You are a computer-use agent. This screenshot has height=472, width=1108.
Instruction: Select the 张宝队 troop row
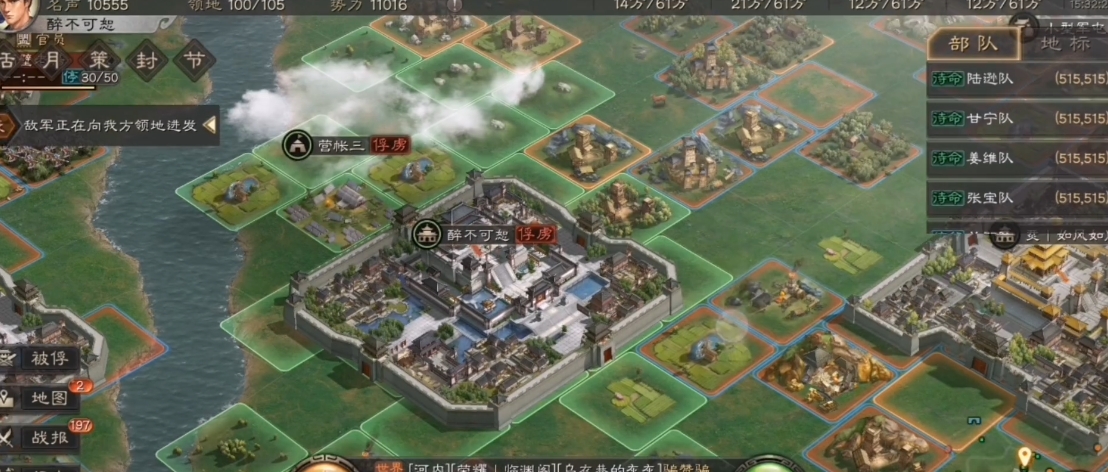click(x=1015, y=198)
